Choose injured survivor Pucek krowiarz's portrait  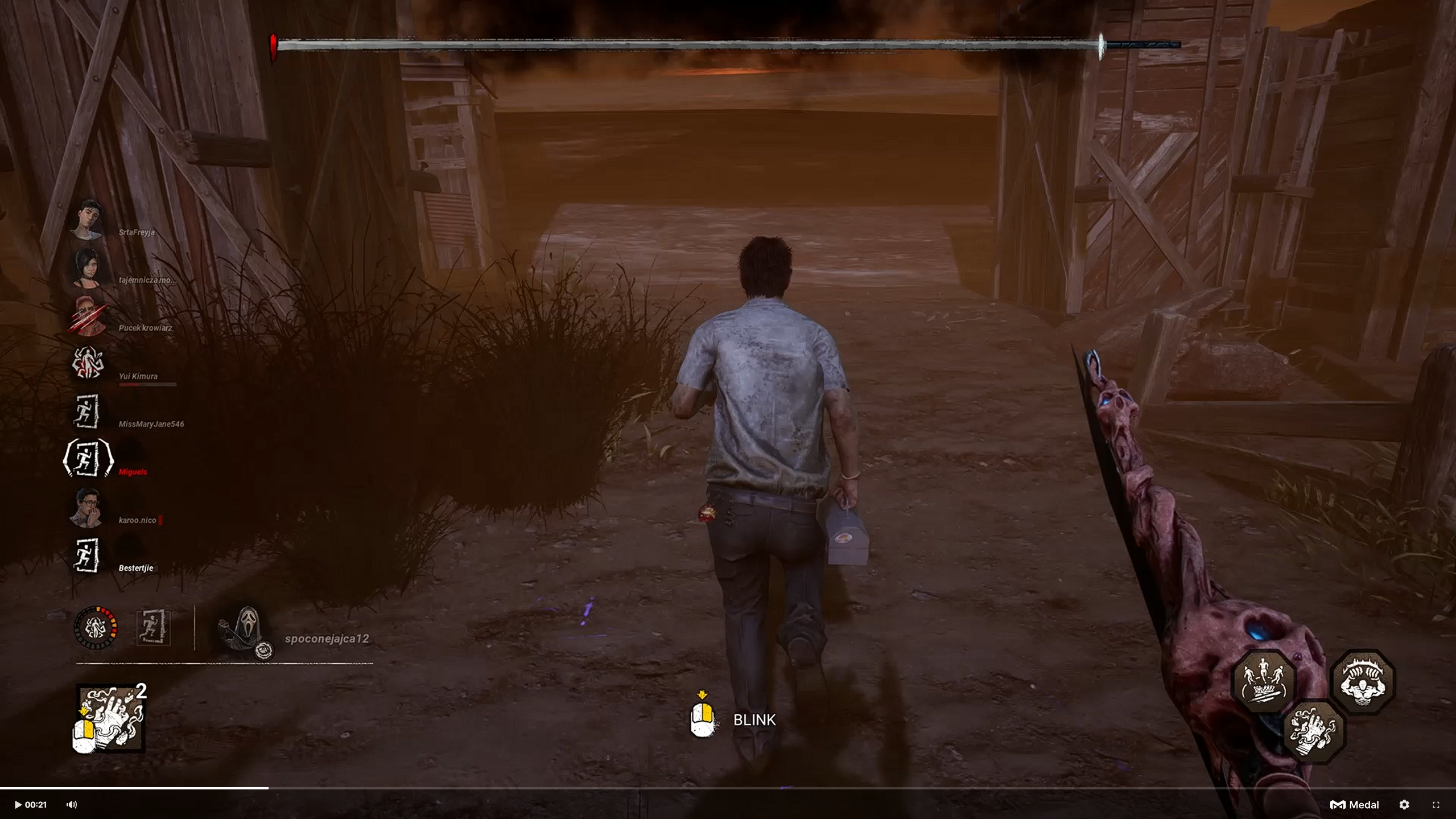[87, 316]
